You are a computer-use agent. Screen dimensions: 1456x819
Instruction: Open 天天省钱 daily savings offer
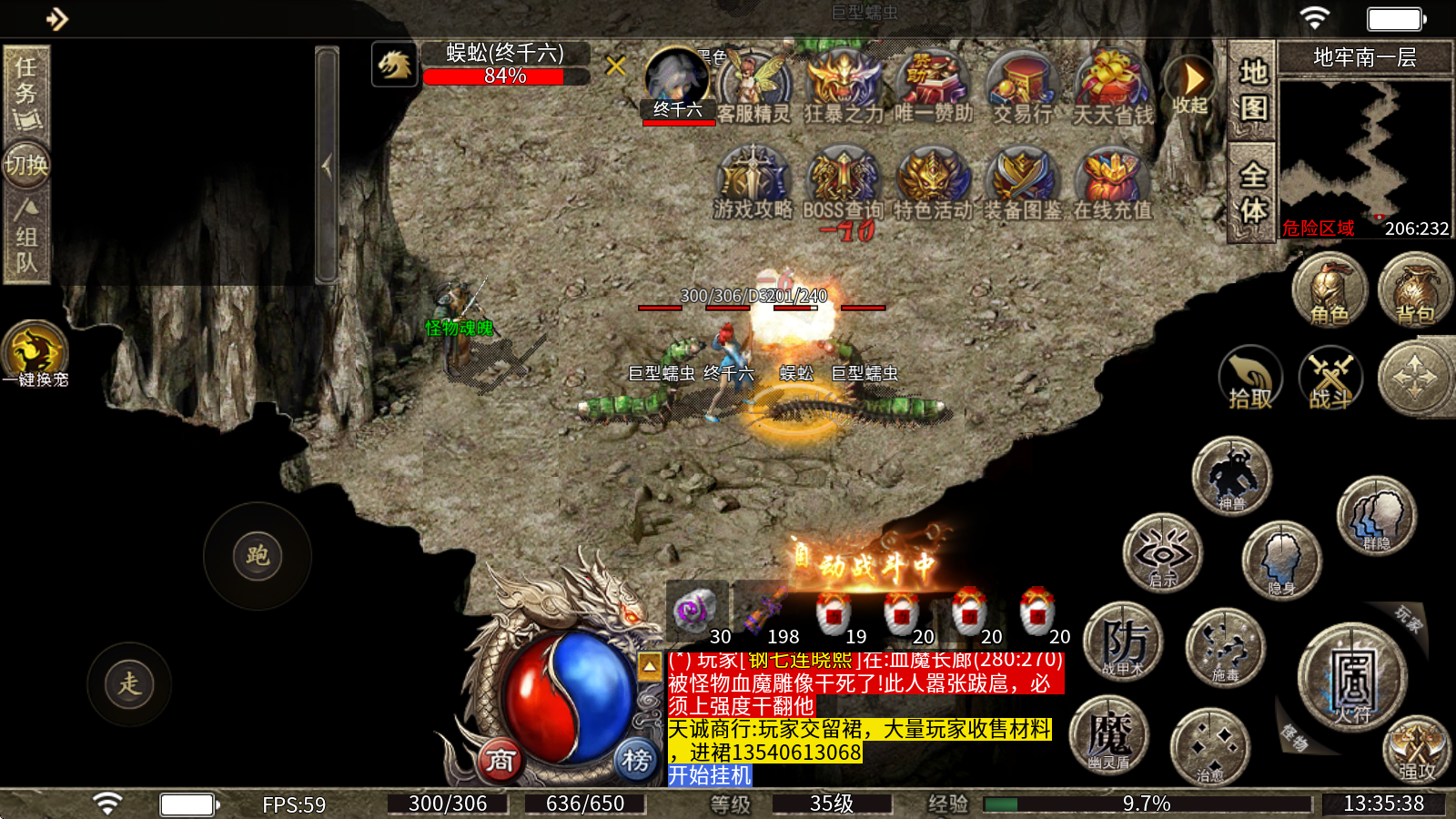[1112, 86]
